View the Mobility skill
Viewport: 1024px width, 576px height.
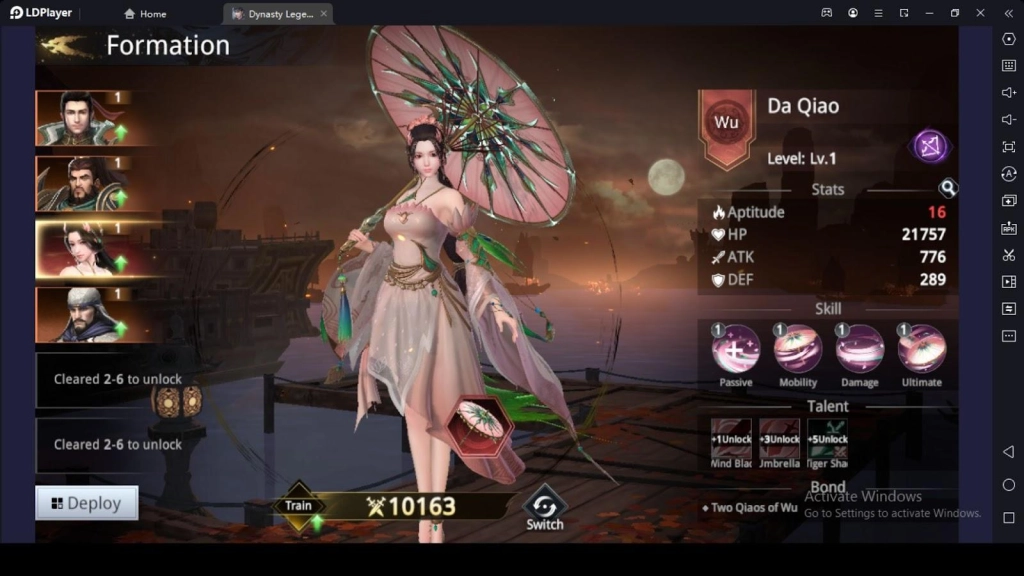point(798,351)
